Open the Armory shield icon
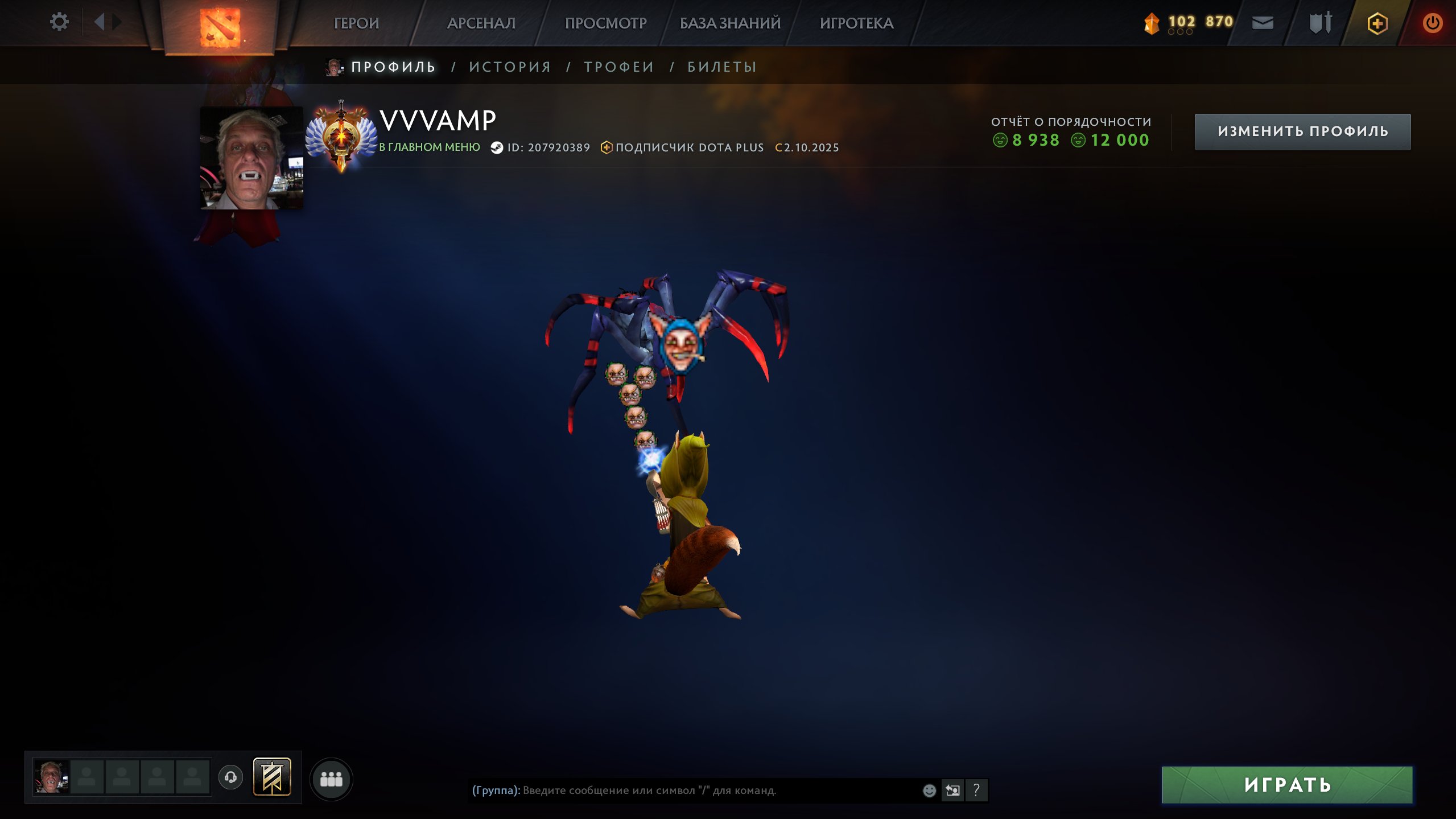1456x819 pixels. [x=1321, y=23]
